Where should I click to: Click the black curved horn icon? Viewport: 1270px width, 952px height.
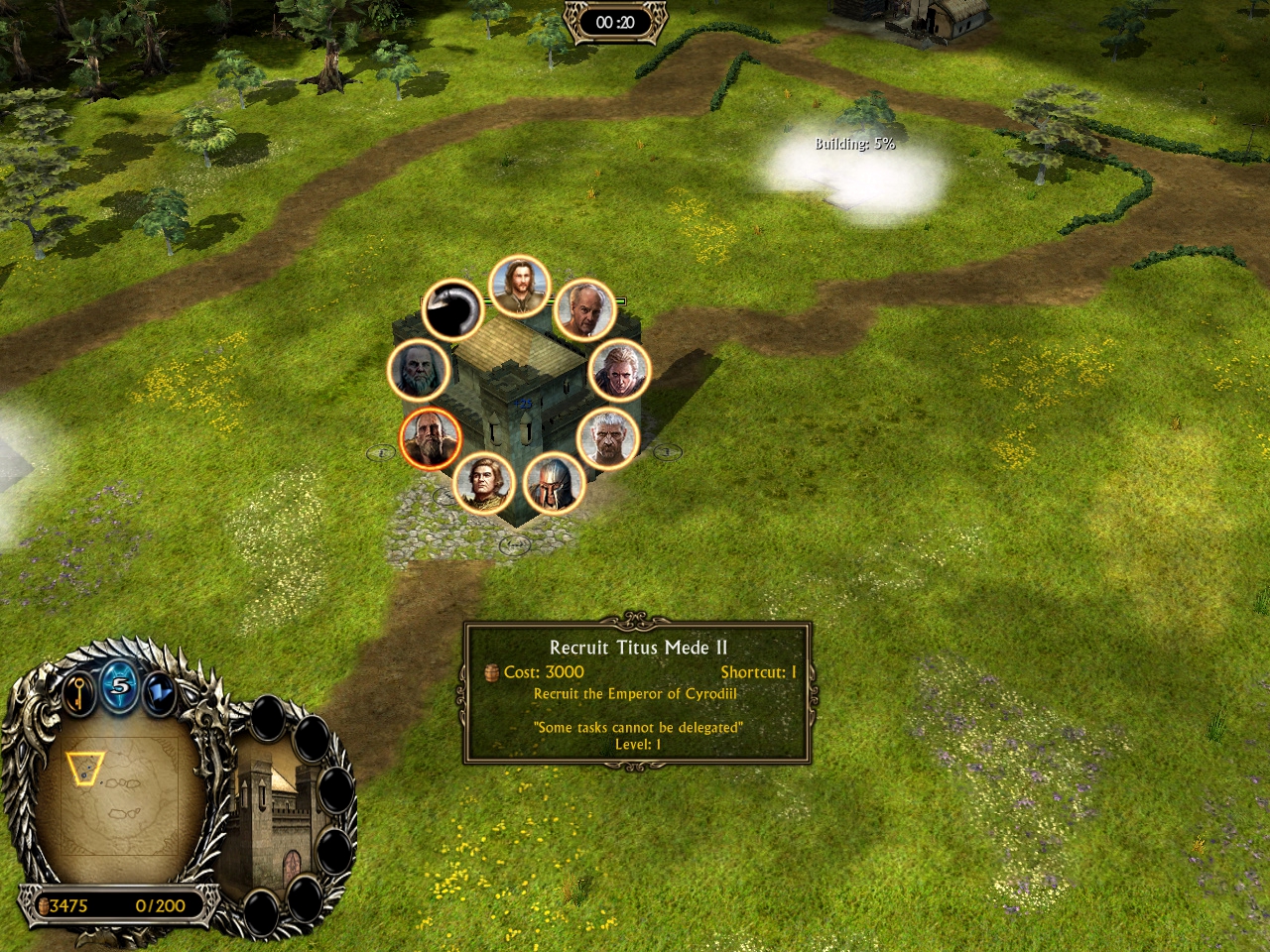[x=452, y=309]
